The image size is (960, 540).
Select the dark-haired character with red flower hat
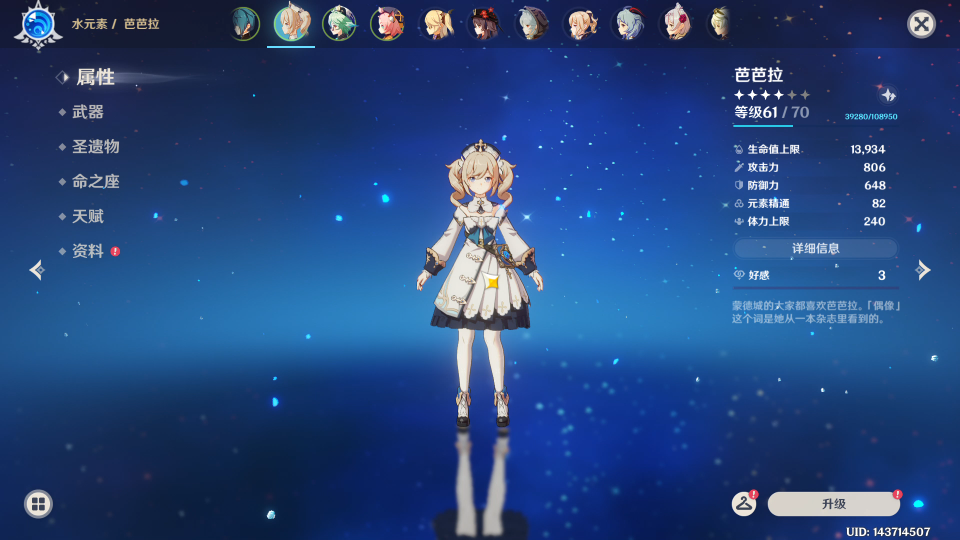click(x=483, y=23)
